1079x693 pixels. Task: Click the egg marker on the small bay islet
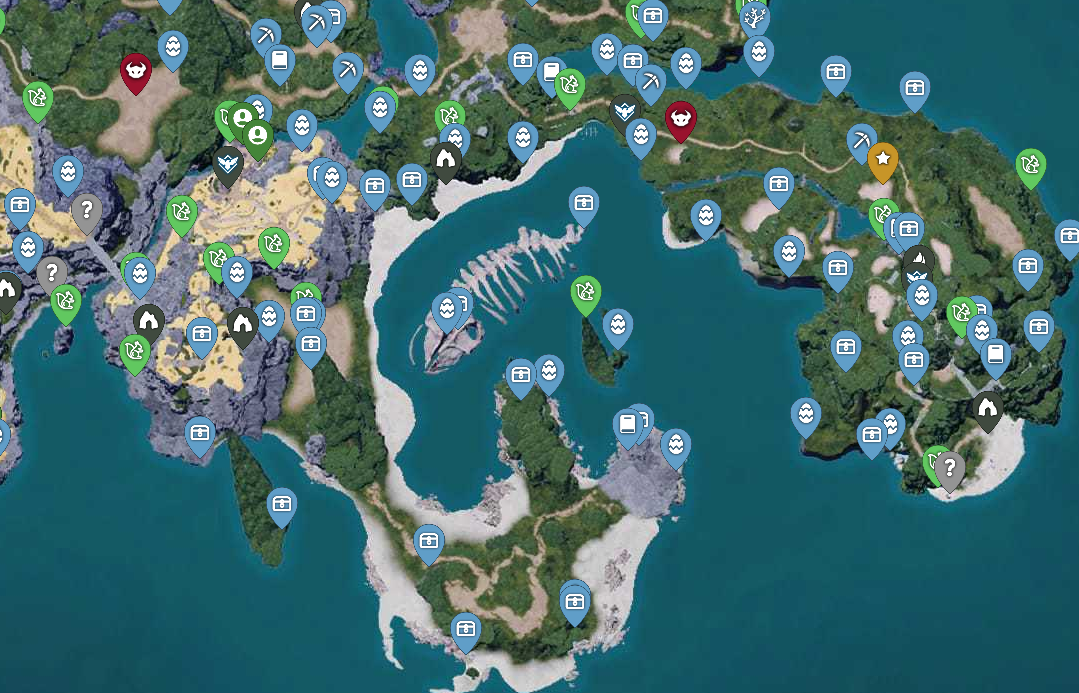pyautogui.click(x=618, y=325)
